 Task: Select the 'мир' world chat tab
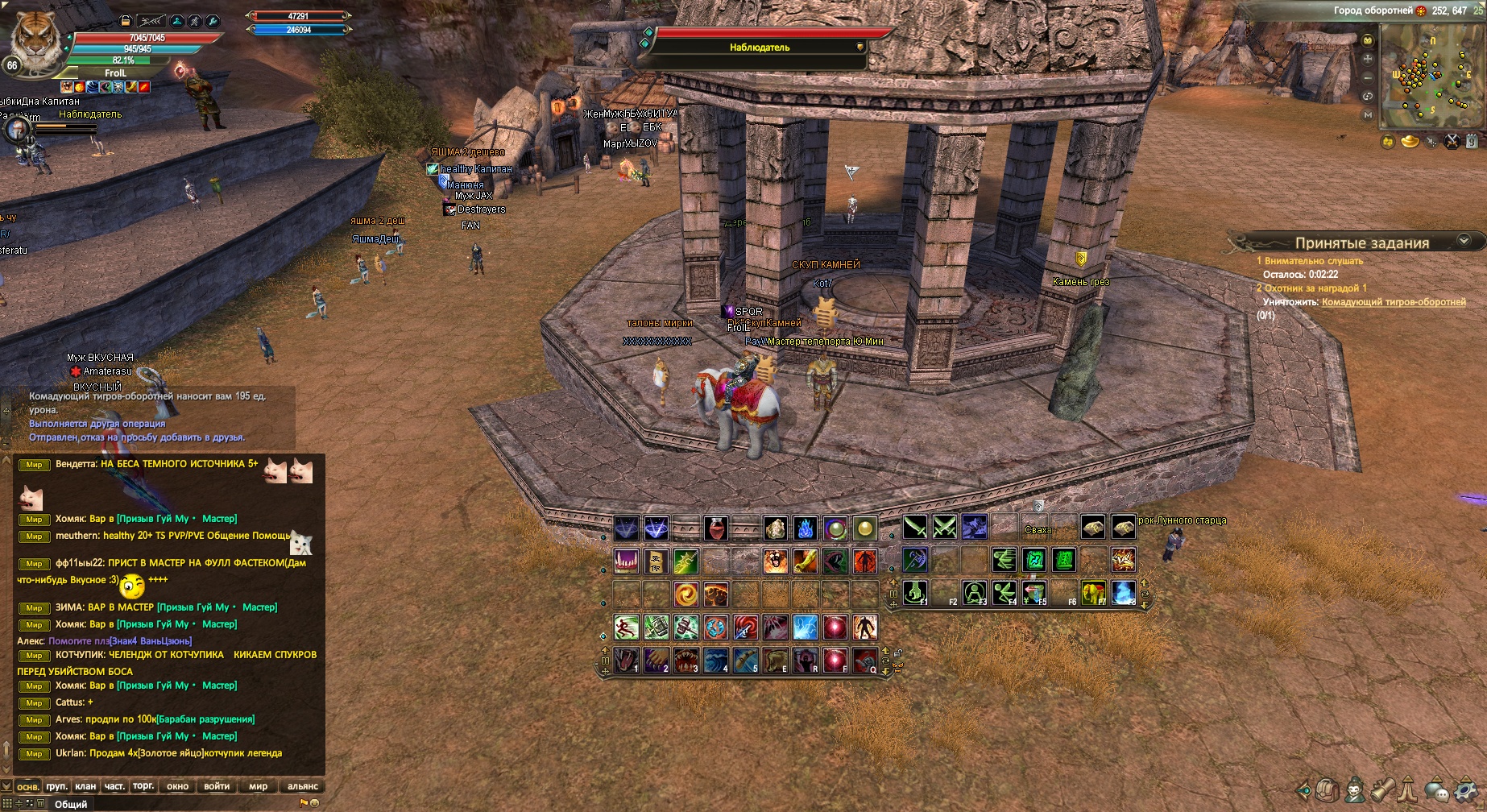click(258, 786)
